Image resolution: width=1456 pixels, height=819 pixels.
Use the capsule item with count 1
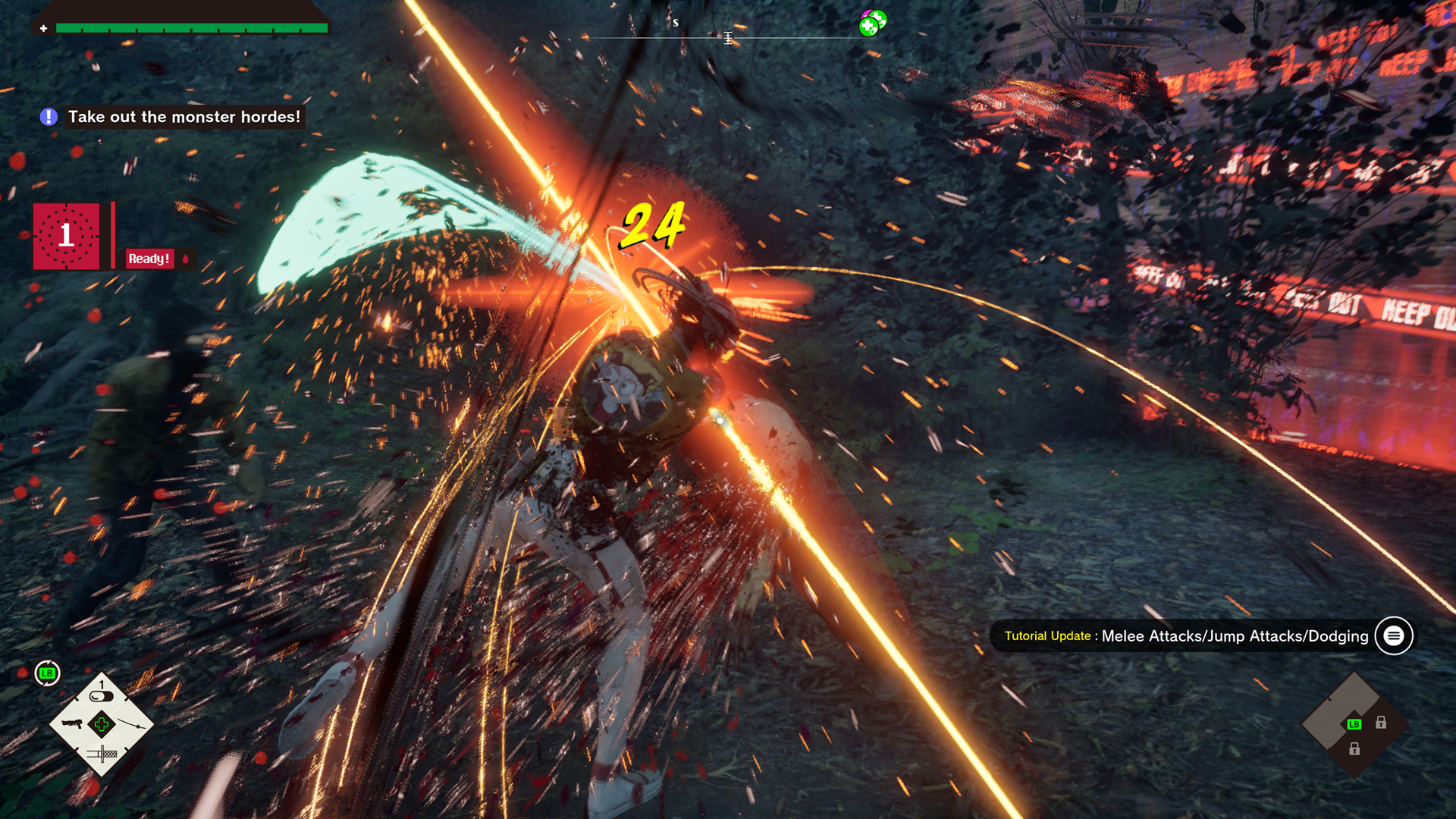102,695
